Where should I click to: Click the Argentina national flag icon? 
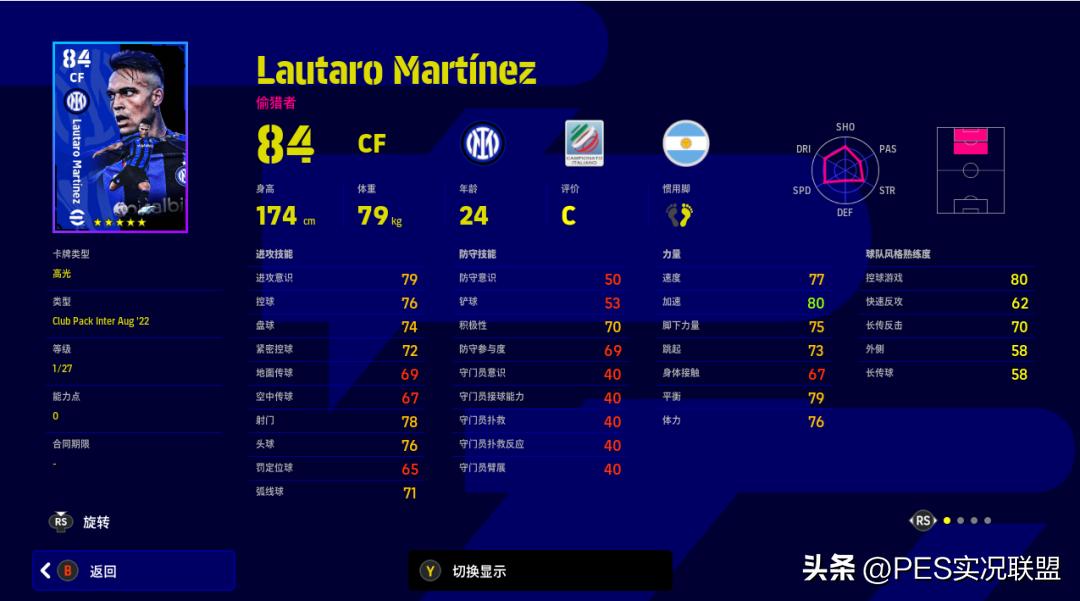(x=686, y=144)
